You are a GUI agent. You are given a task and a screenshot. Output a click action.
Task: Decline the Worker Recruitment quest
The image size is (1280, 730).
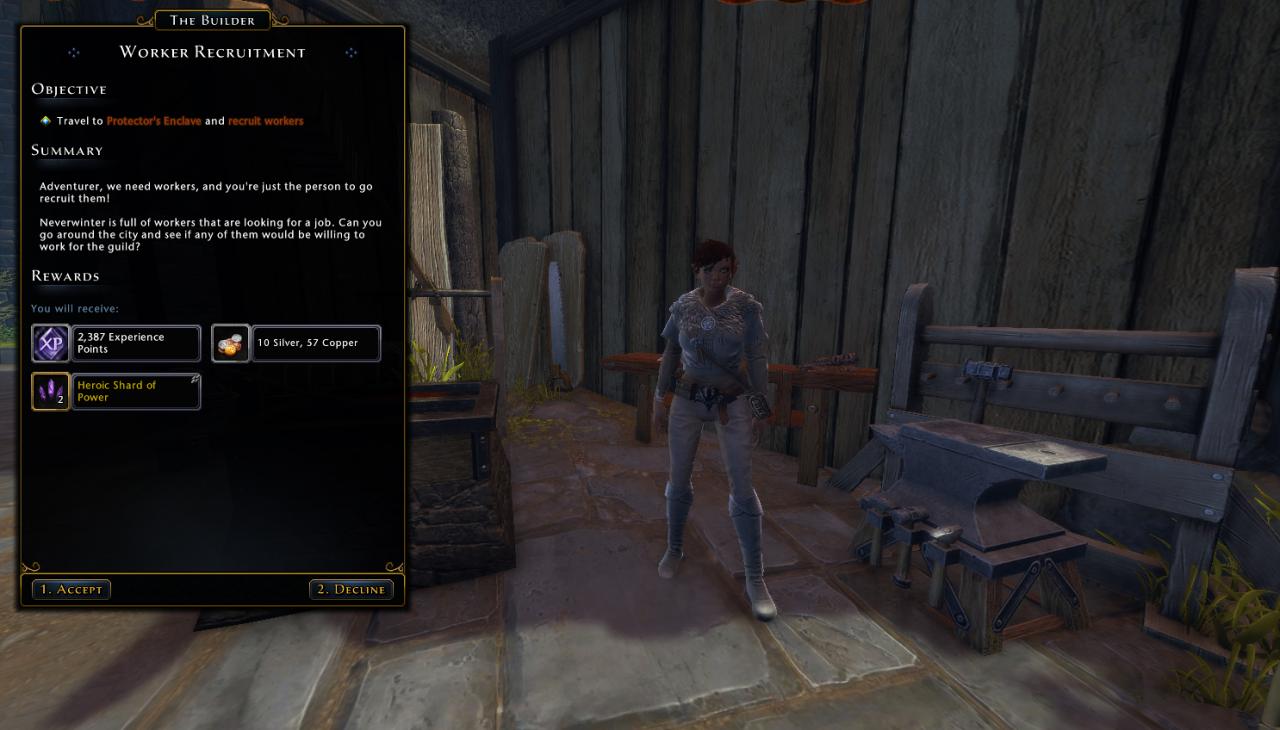(x=351, y=589)
